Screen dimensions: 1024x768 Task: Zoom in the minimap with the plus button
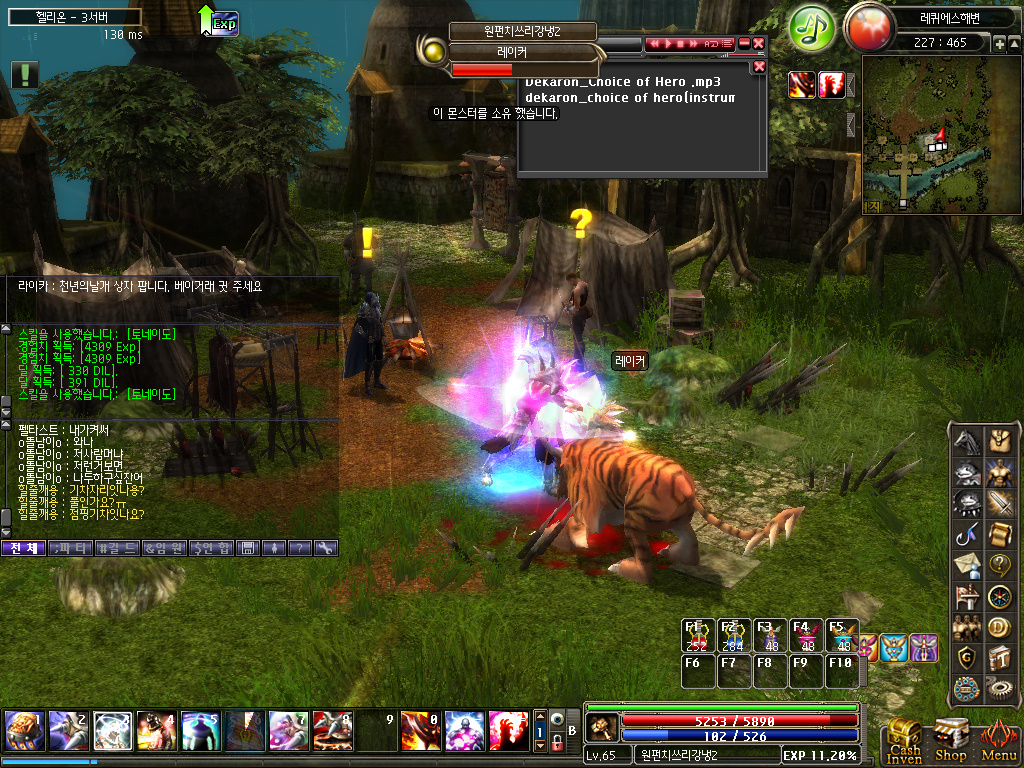coord(1000,44)
